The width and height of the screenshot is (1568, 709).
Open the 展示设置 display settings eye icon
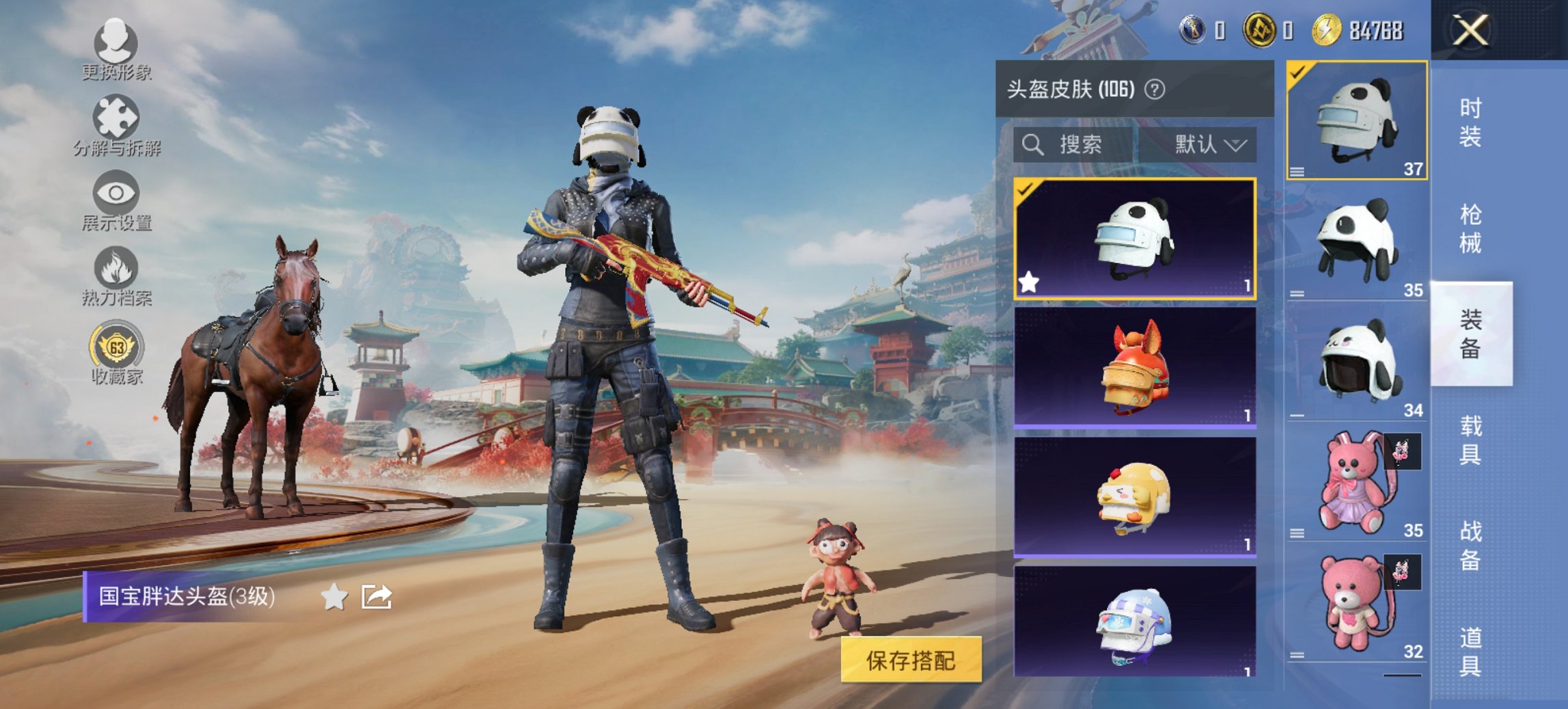[118, 192]
